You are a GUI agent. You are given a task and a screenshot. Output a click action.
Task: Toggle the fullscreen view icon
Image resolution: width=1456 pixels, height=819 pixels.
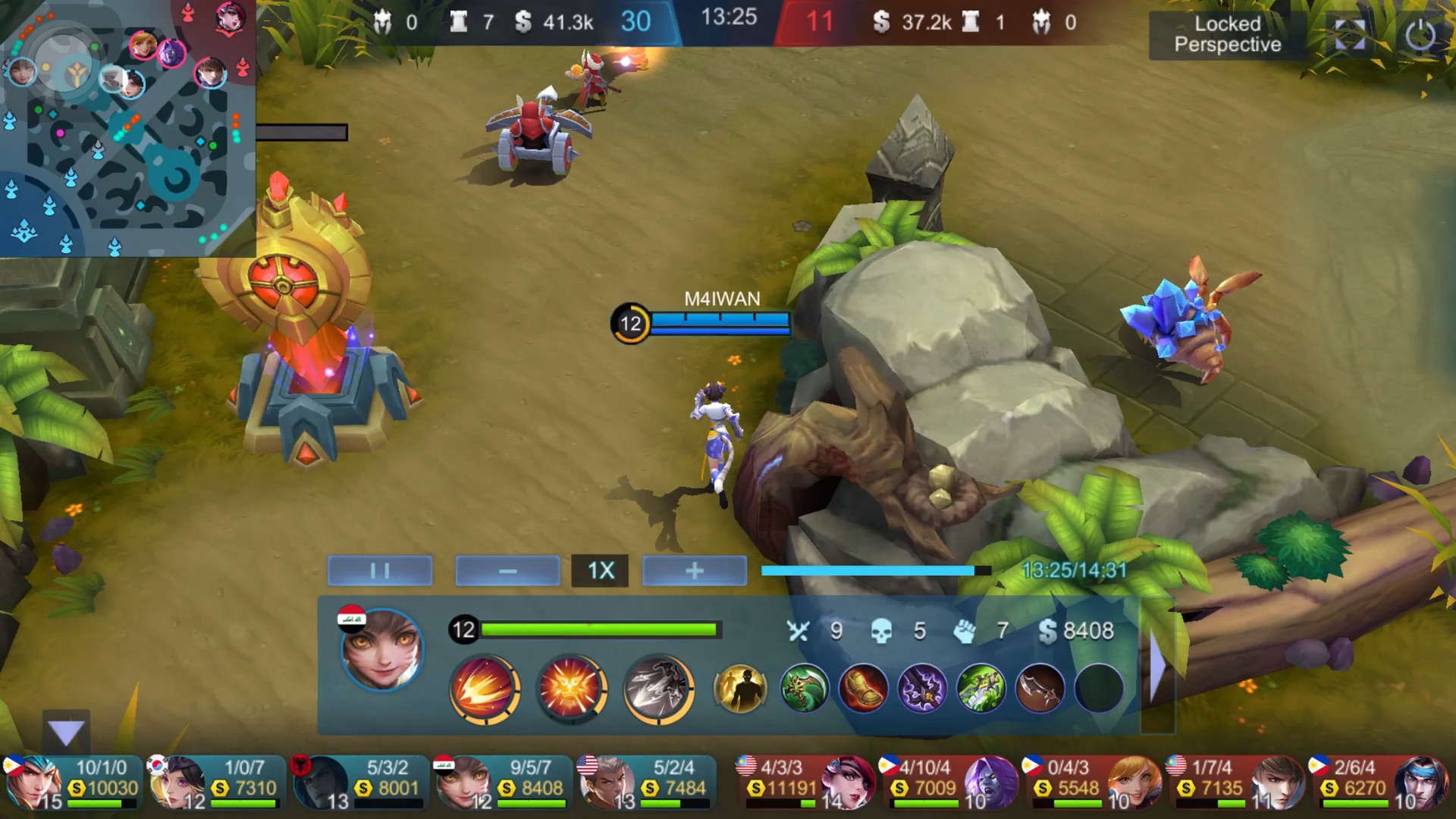[x=1349, y=35]
